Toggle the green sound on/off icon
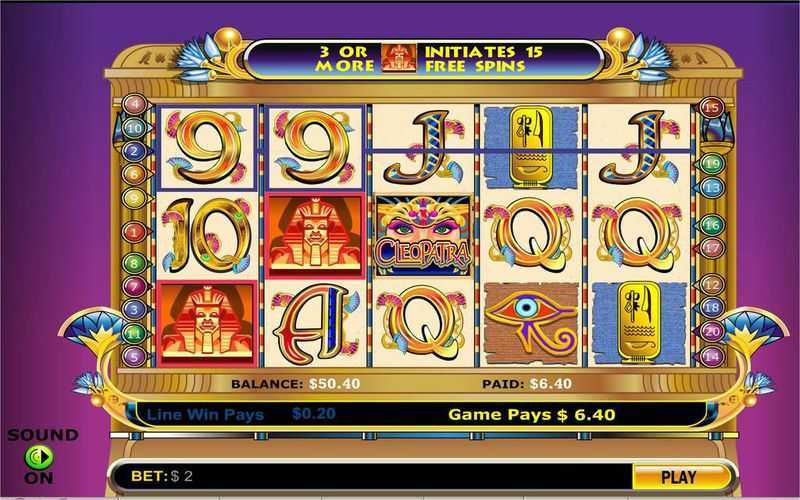 [x=38, y=456]
